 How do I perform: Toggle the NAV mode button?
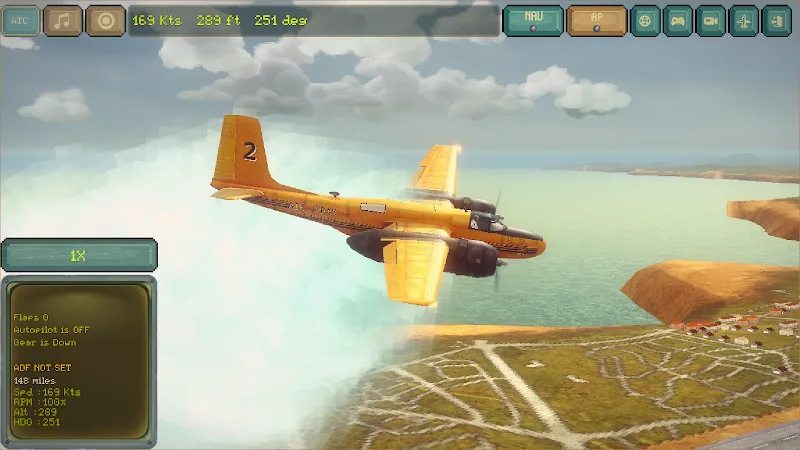[533, 20]
